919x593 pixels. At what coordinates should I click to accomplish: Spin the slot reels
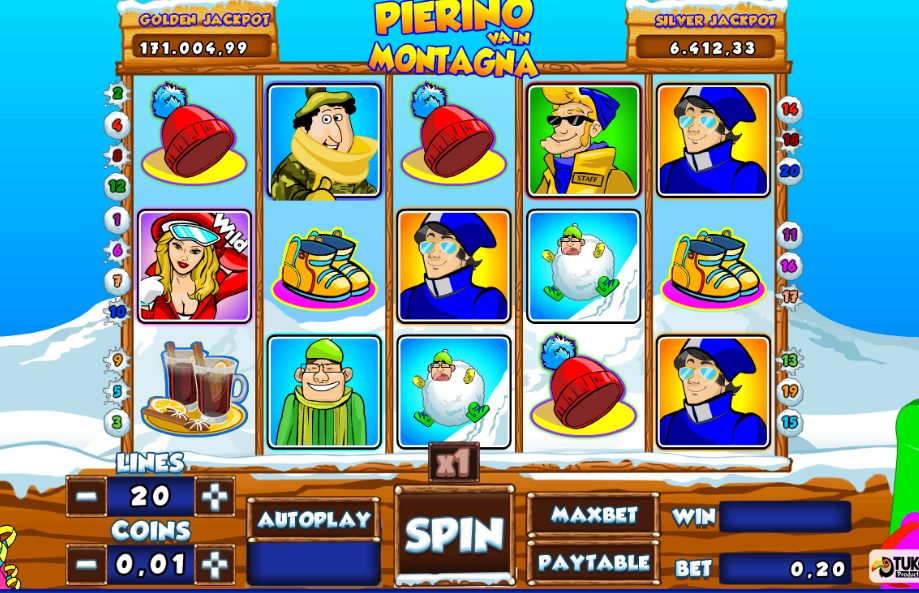pyautogui.click(x=454, y=534)
